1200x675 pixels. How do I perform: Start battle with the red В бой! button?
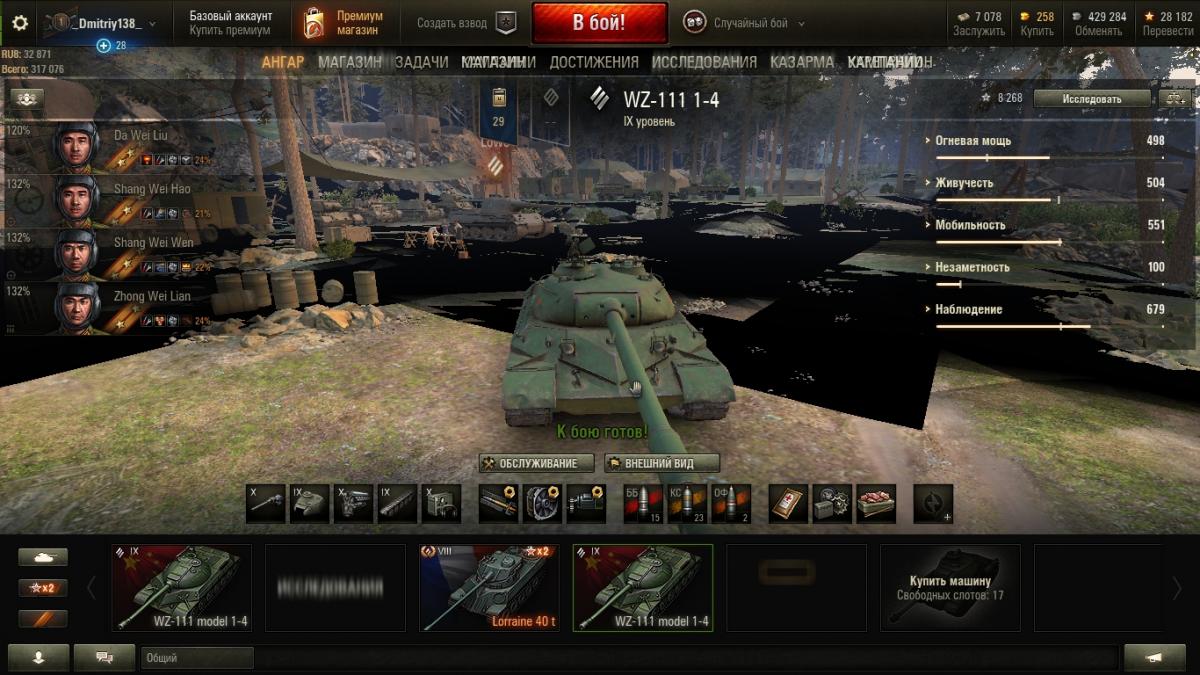click(x=599, y=23)
